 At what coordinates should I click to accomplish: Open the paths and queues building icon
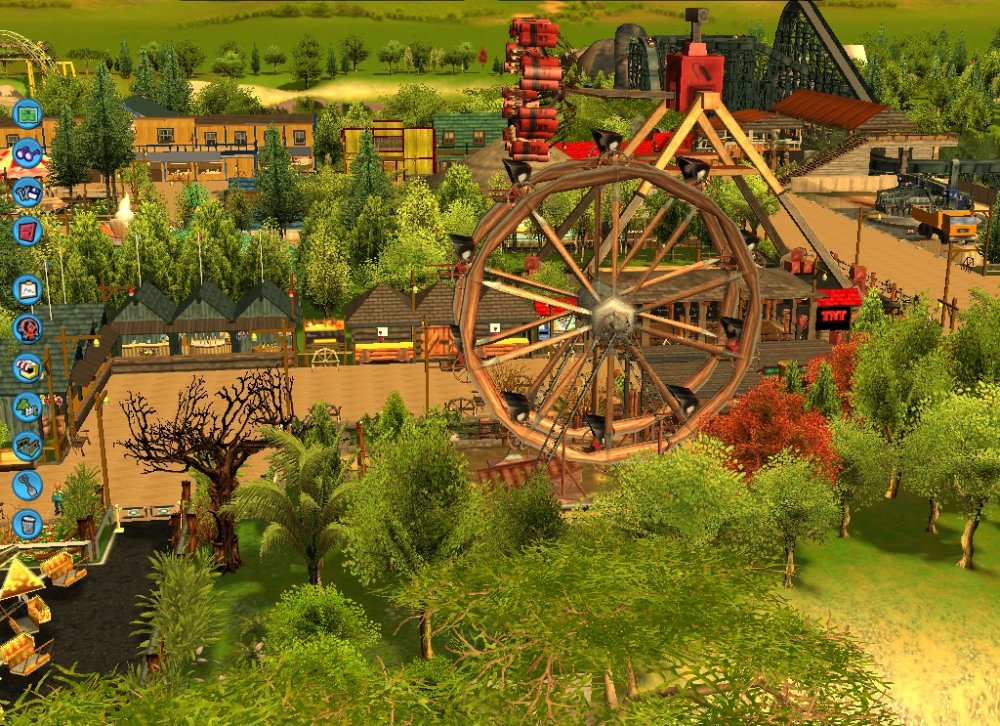[27, 445]
